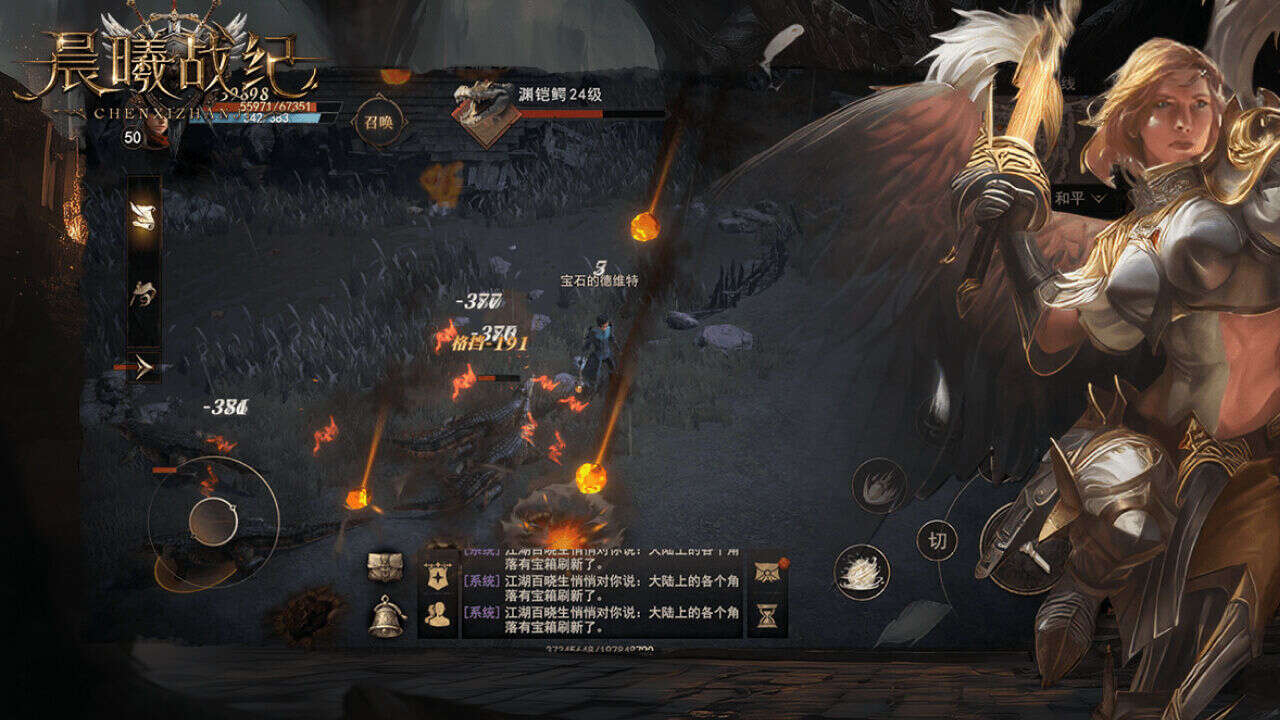Open the friends silhouette icon
This screenshot has width=1280, height=720.
[438, 615]
